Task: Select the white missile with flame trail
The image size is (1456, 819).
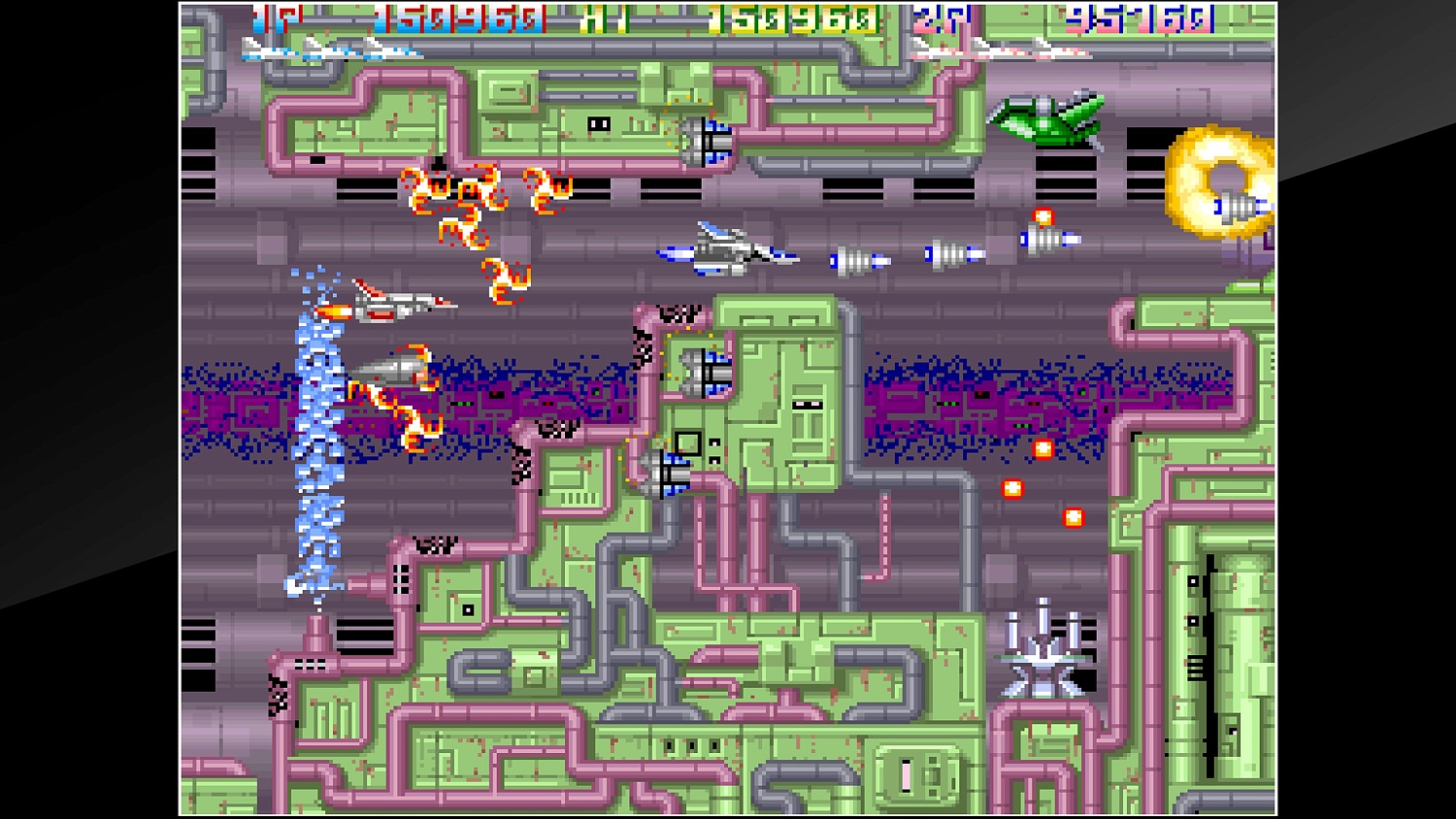Action: 393,369
